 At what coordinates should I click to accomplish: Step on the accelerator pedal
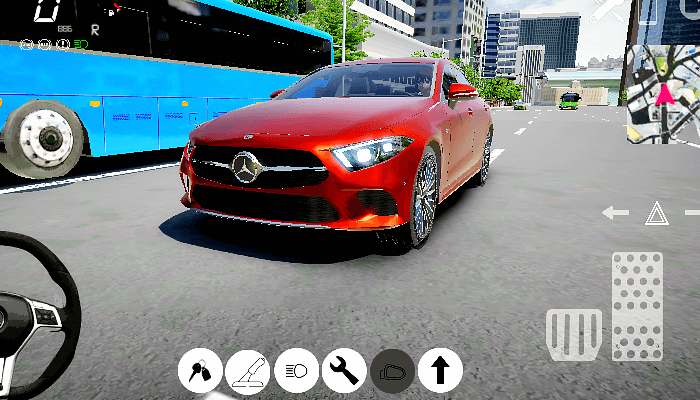click(x=637, y=305)
